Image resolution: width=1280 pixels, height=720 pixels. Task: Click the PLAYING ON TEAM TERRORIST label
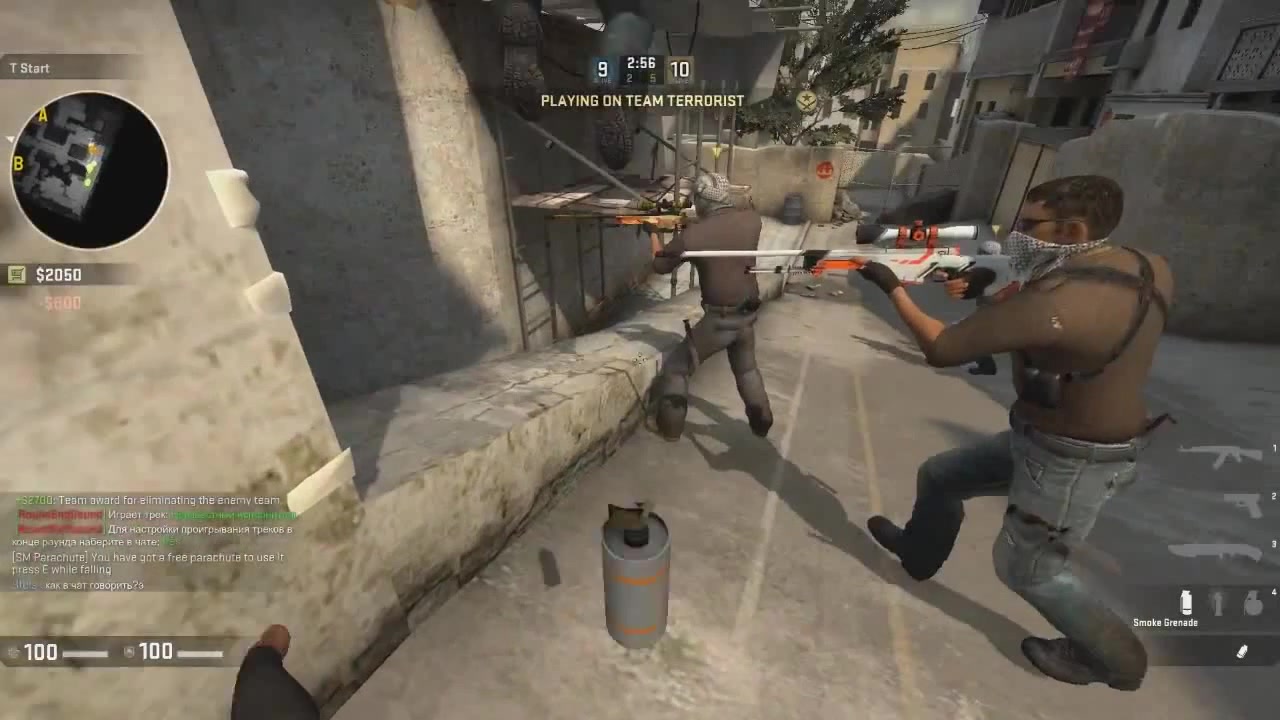pyautogui.click(x=642, y=100)
